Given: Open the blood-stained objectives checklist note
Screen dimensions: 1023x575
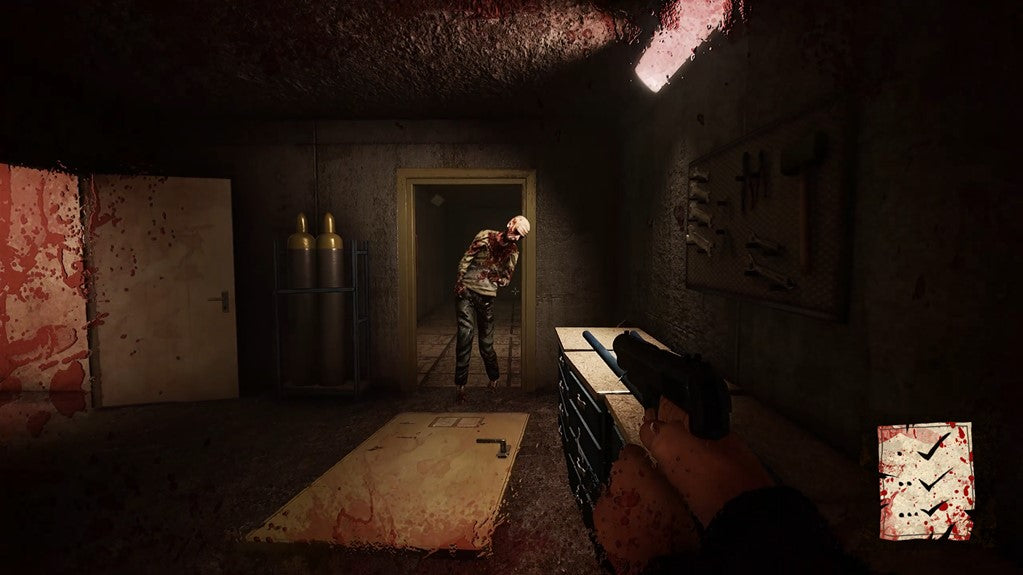Looking at the screenshot, I should coord(925,481).
